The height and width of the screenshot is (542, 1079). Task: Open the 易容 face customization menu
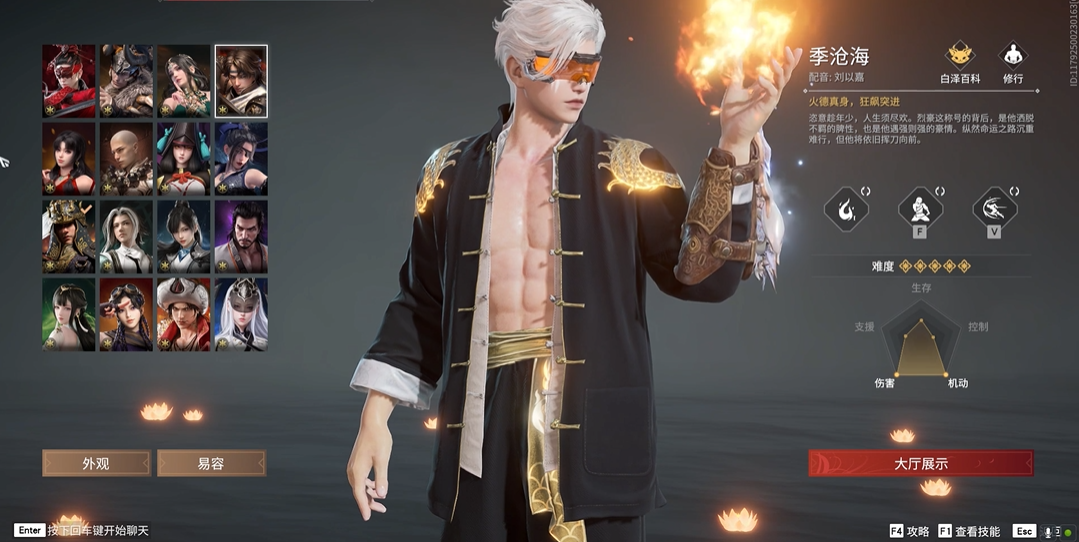(x=211, y=463)
